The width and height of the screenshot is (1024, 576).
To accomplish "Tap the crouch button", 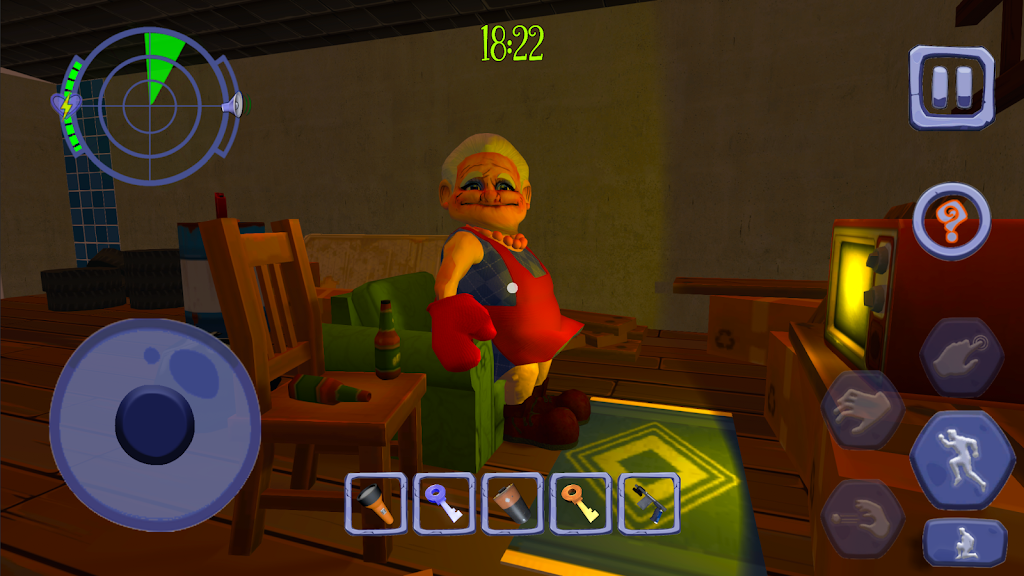I will (x=964, y=543).
